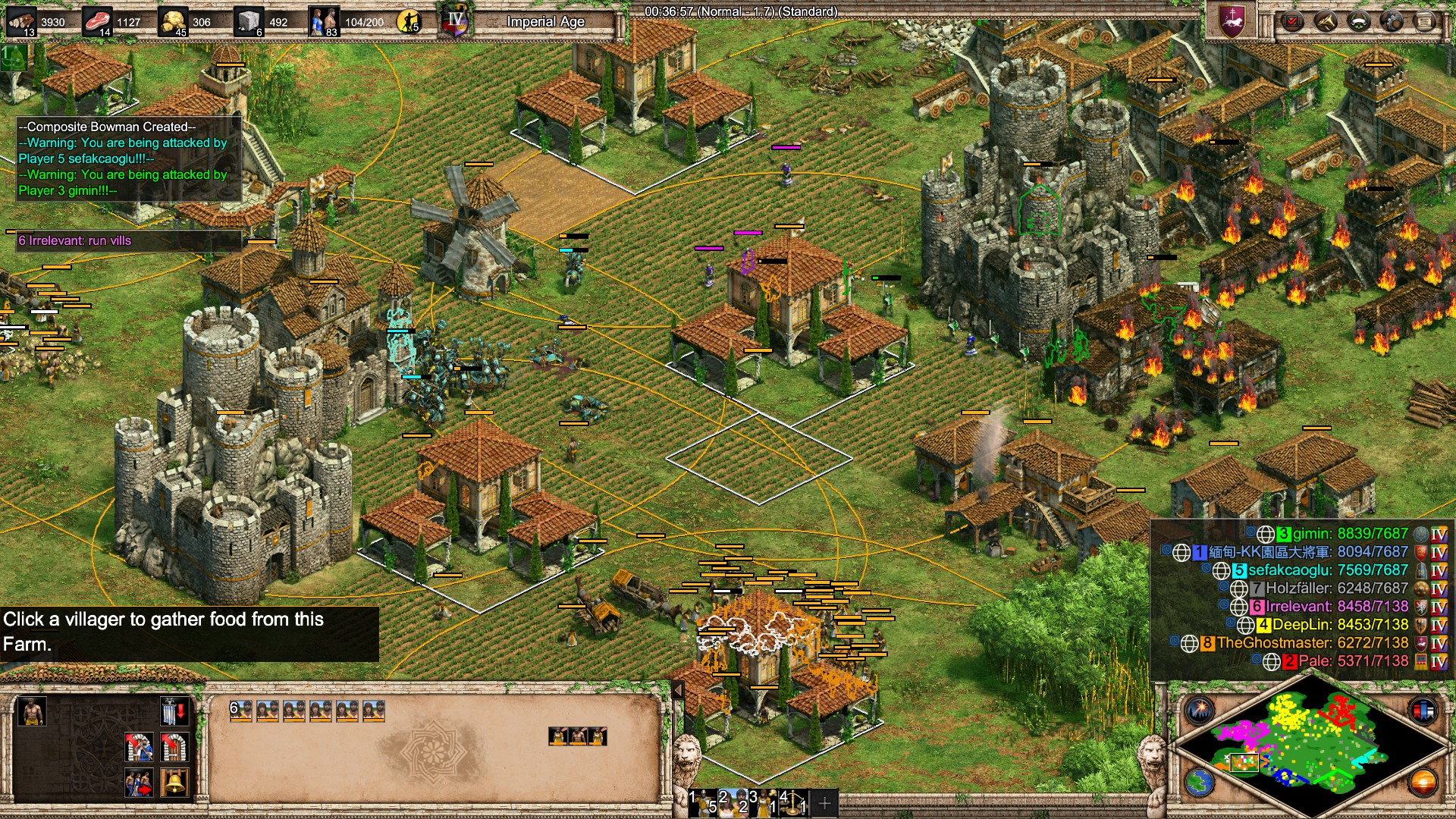Open the tech tree gears button
Screen dimensions: 1456x819
(x=1392, y=21)
